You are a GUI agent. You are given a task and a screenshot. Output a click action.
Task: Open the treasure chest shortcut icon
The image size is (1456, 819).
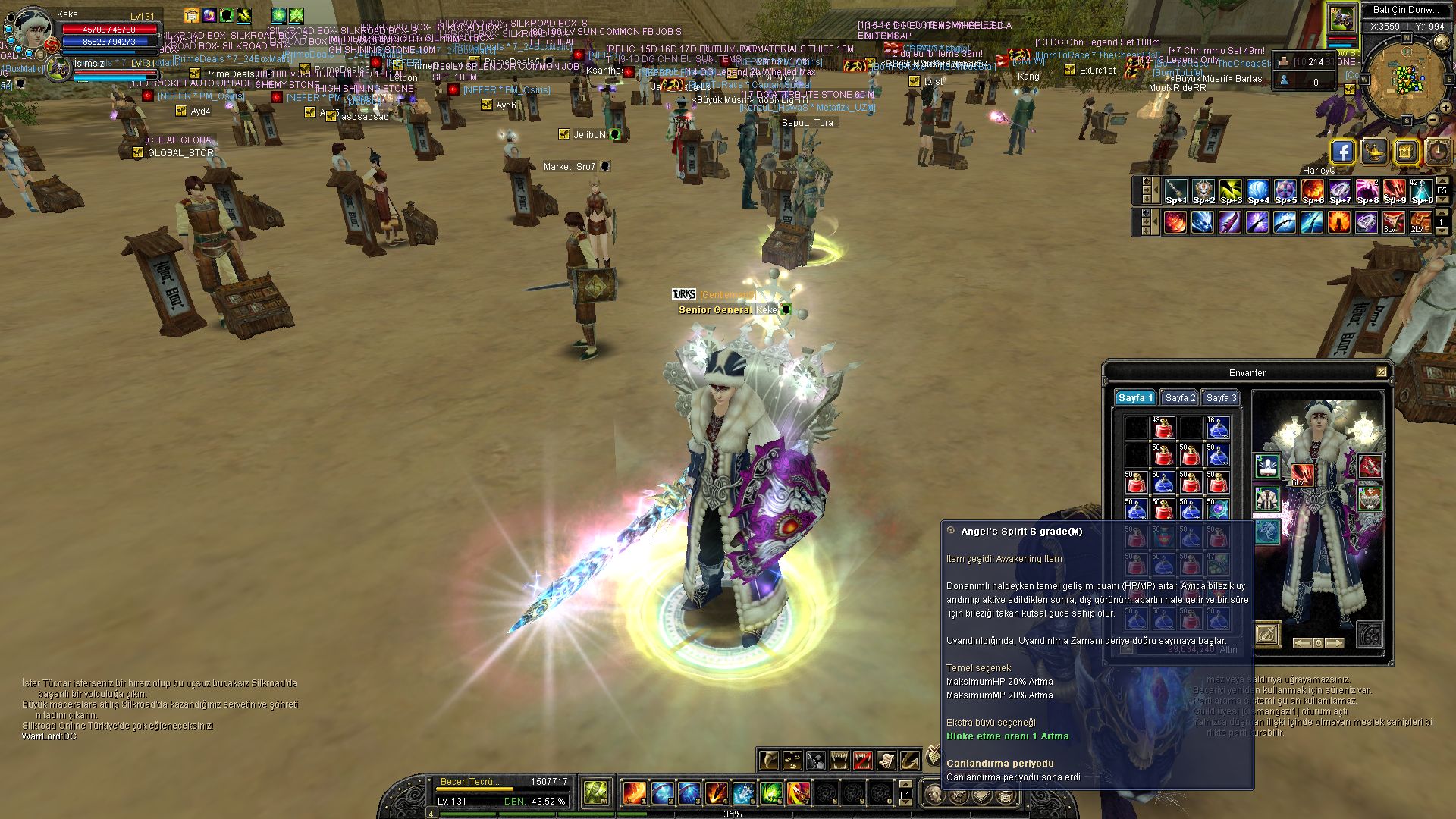[1405, 152]
